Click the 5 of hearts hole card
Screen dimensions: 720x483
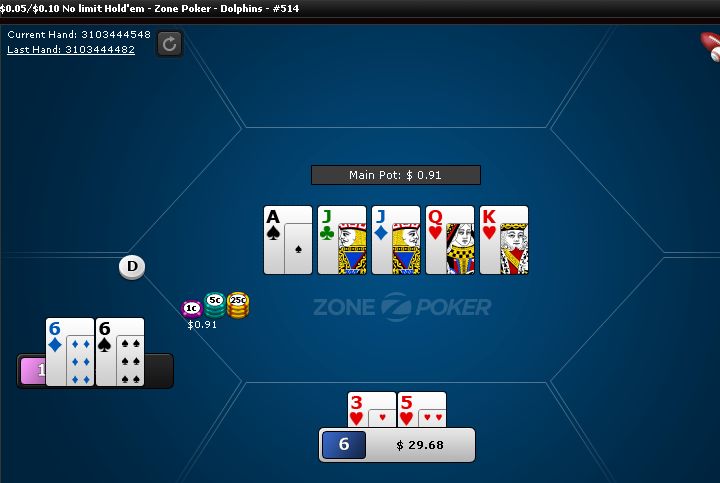422,409
